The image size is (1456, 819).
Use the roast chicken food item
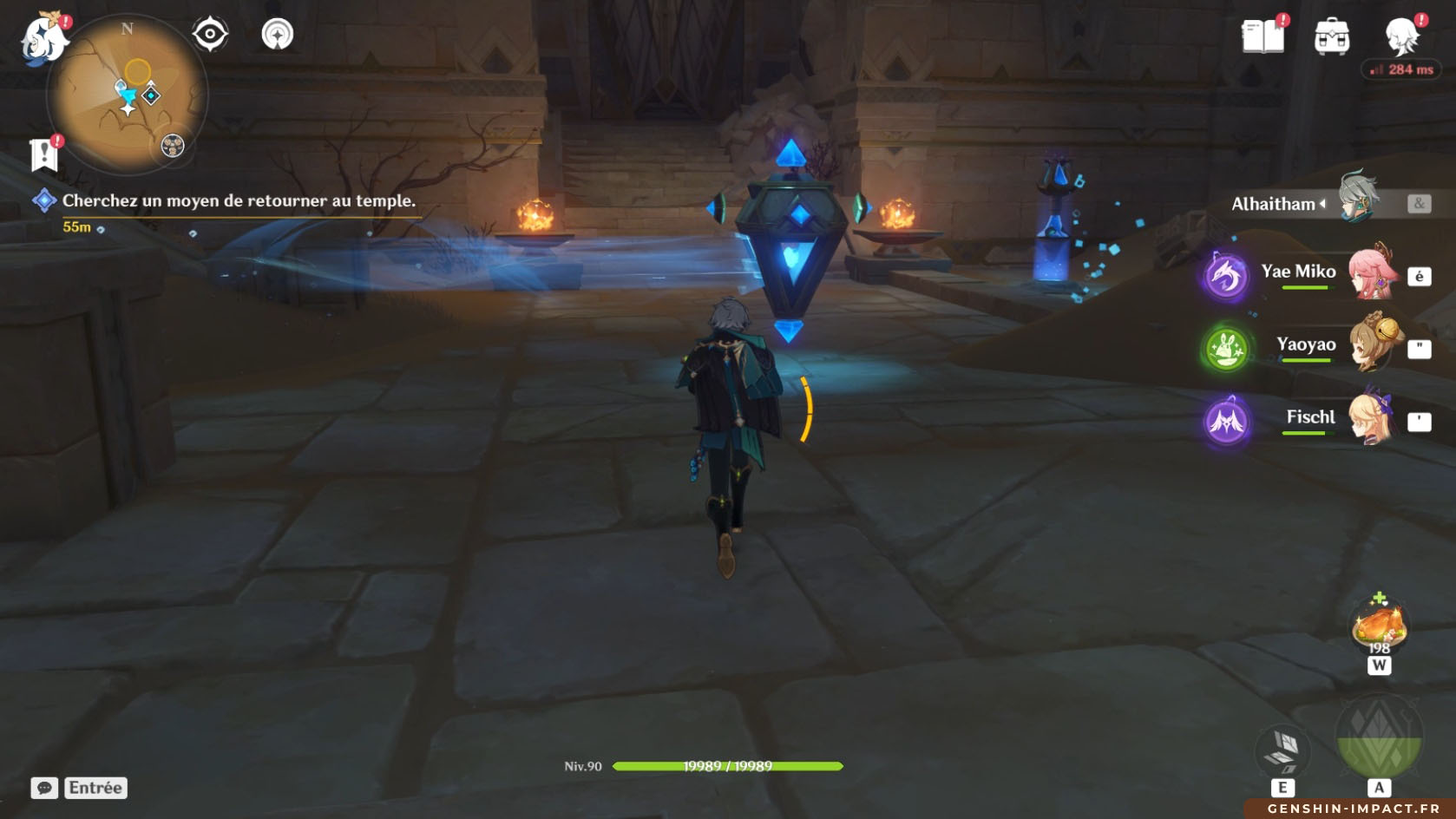point(1379,625)
